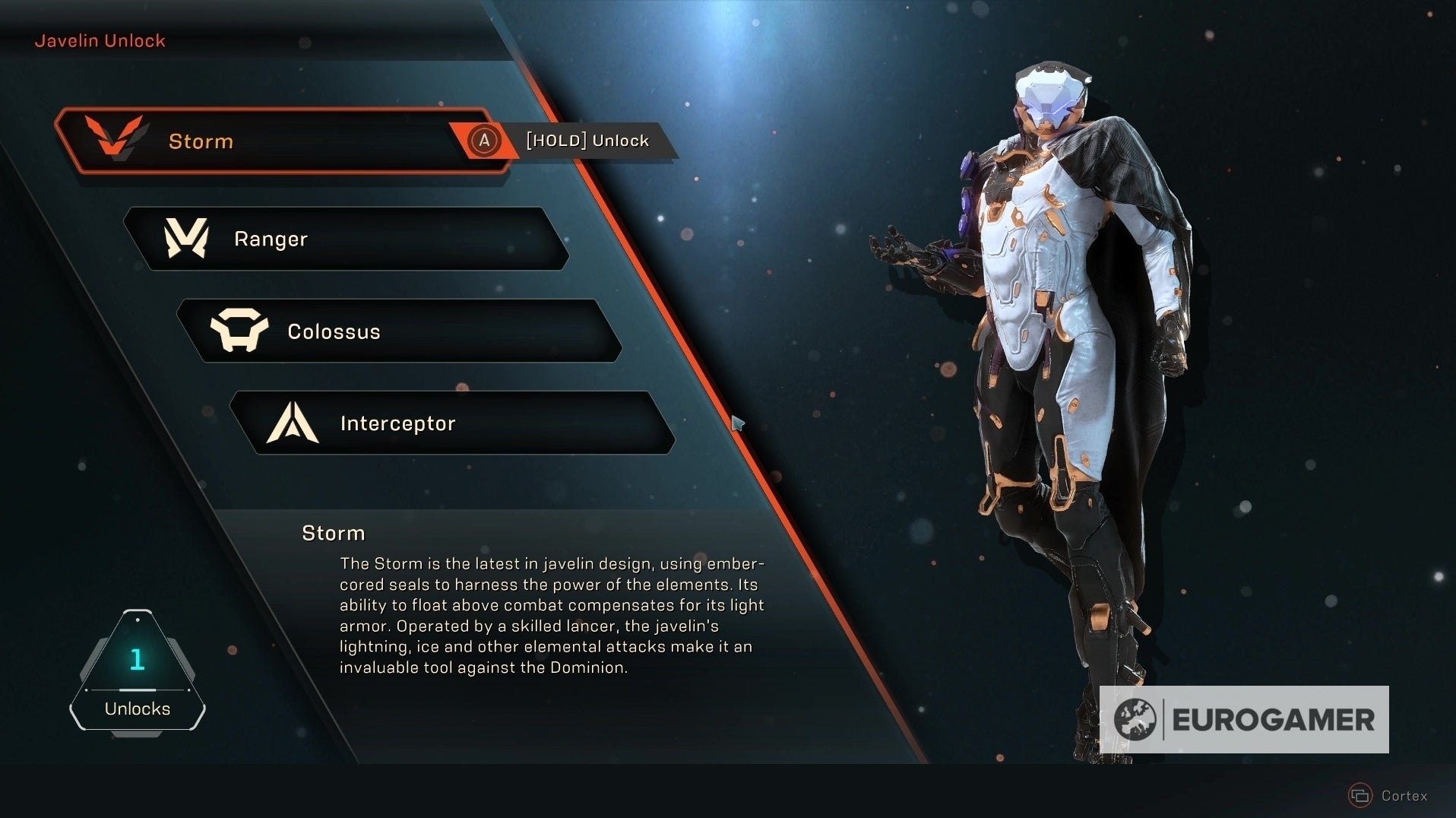The width and height of the screenshot is (1456, 818).
Task: Click the Ranger javelin emblem icon
Action: [188, 238]
